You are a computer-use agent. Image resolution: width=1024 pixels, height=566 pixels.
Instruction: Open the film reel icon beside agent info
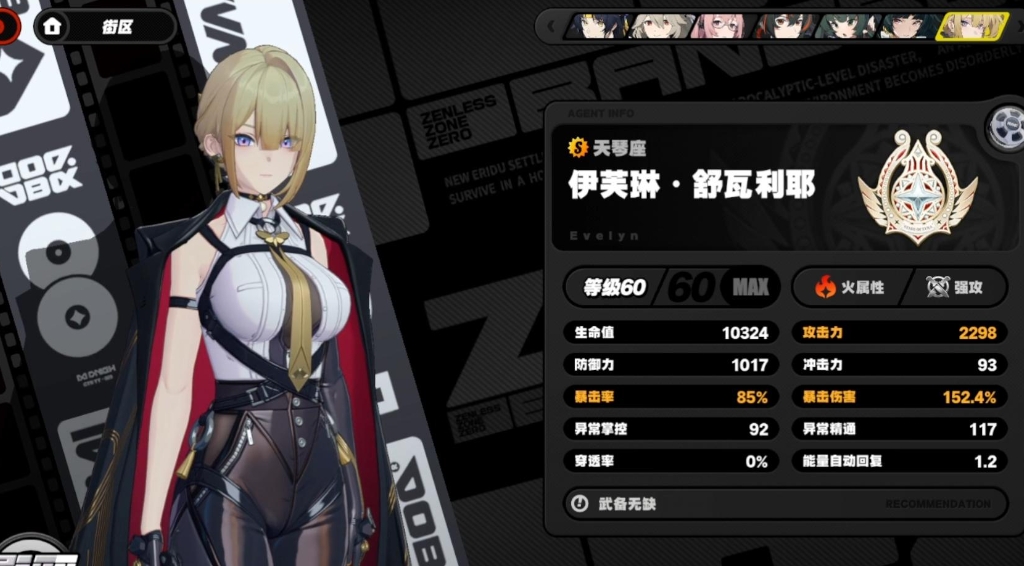point(1003,127)
